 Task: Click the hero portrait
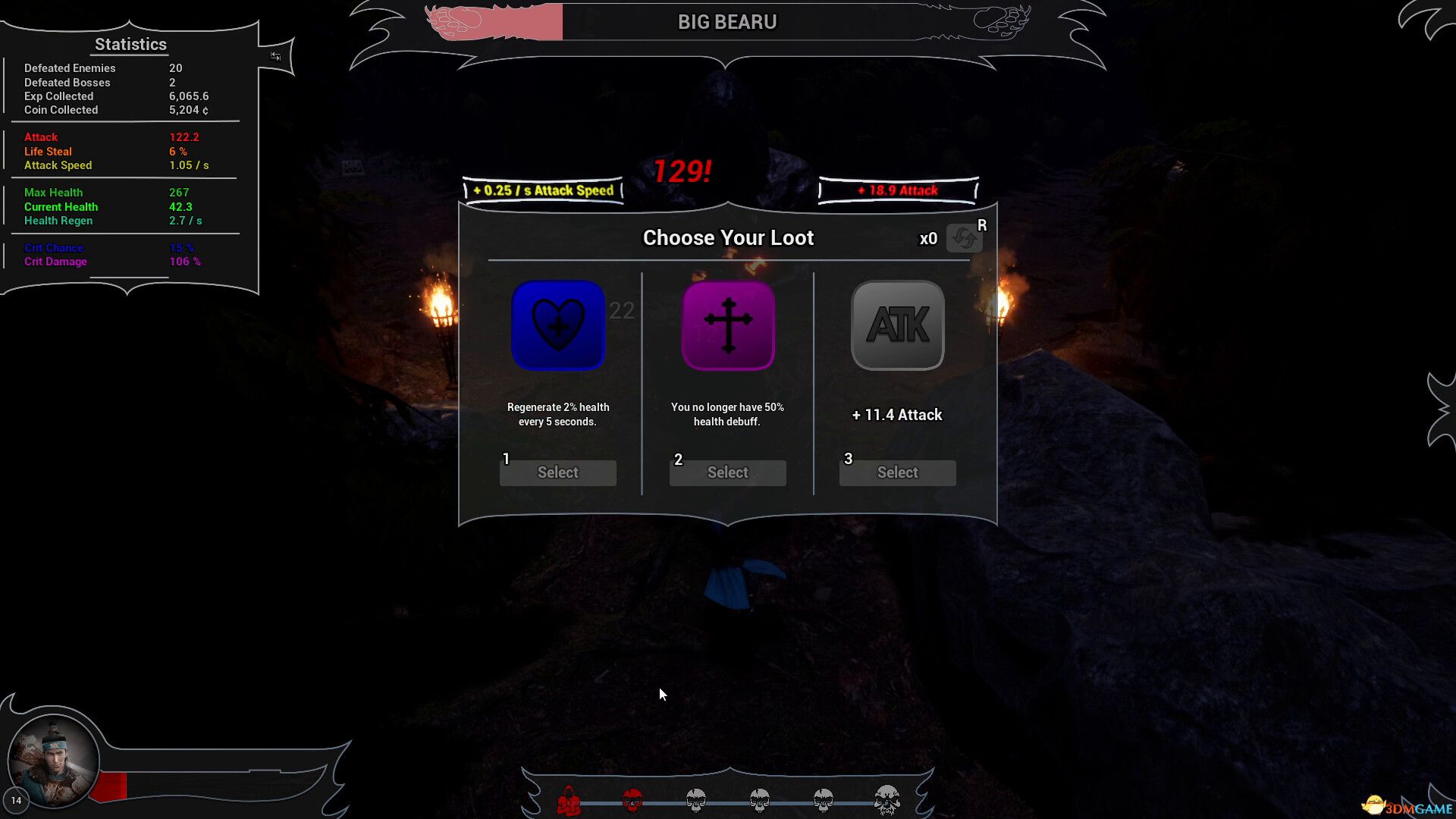[53, 761]
